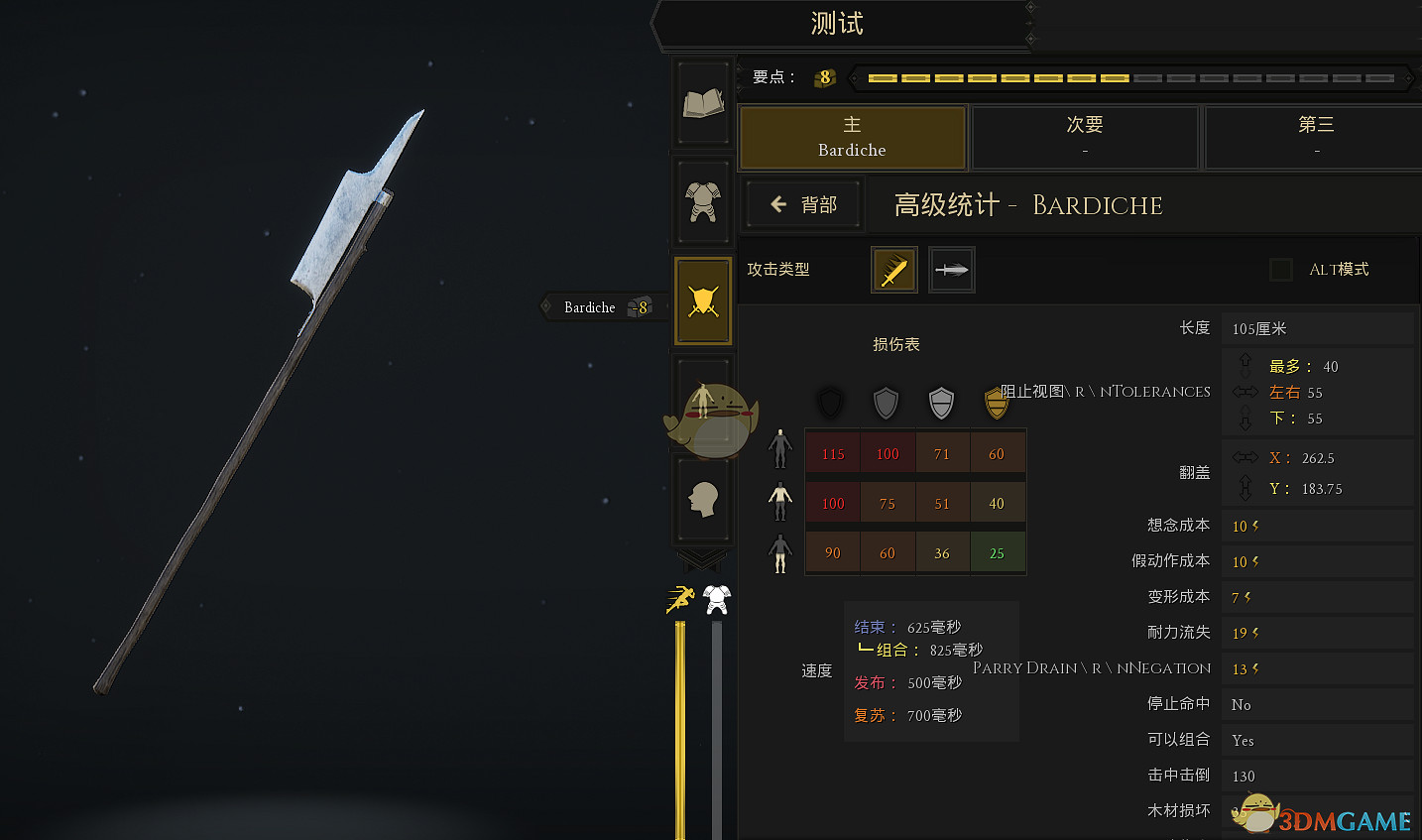Select the thrust attack type arrow icon
Viewport: 1422px width, 840px height.
click(951, 269)
